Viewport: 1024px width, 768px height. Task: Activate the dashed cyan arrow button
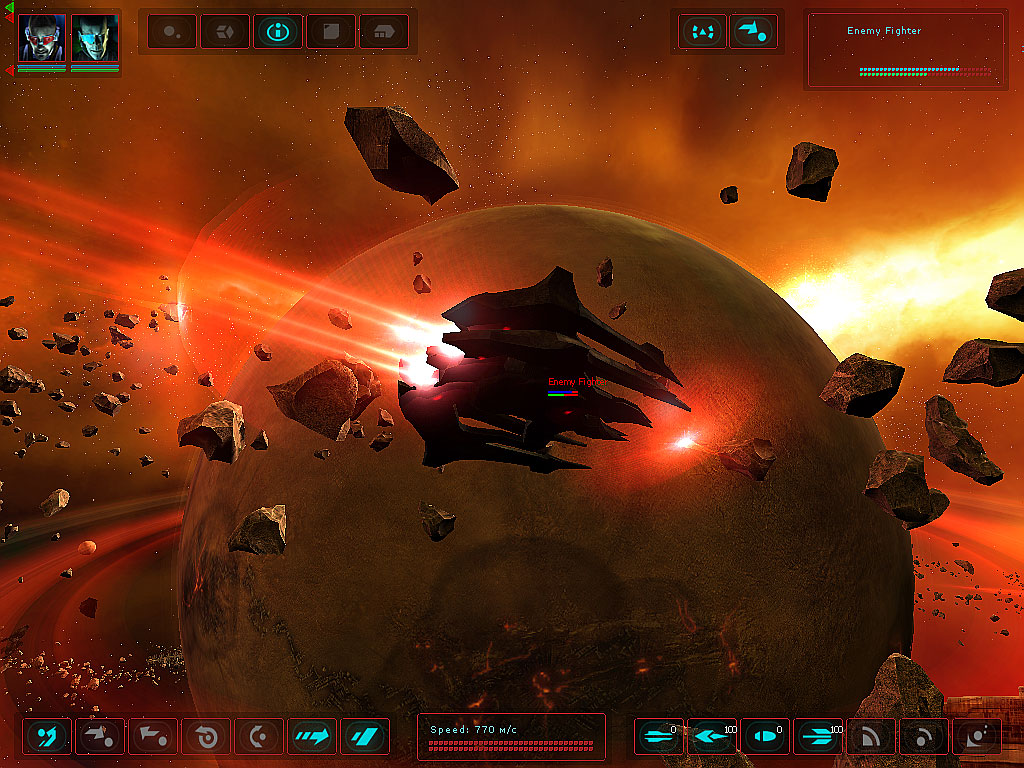(x=312, y=737)
